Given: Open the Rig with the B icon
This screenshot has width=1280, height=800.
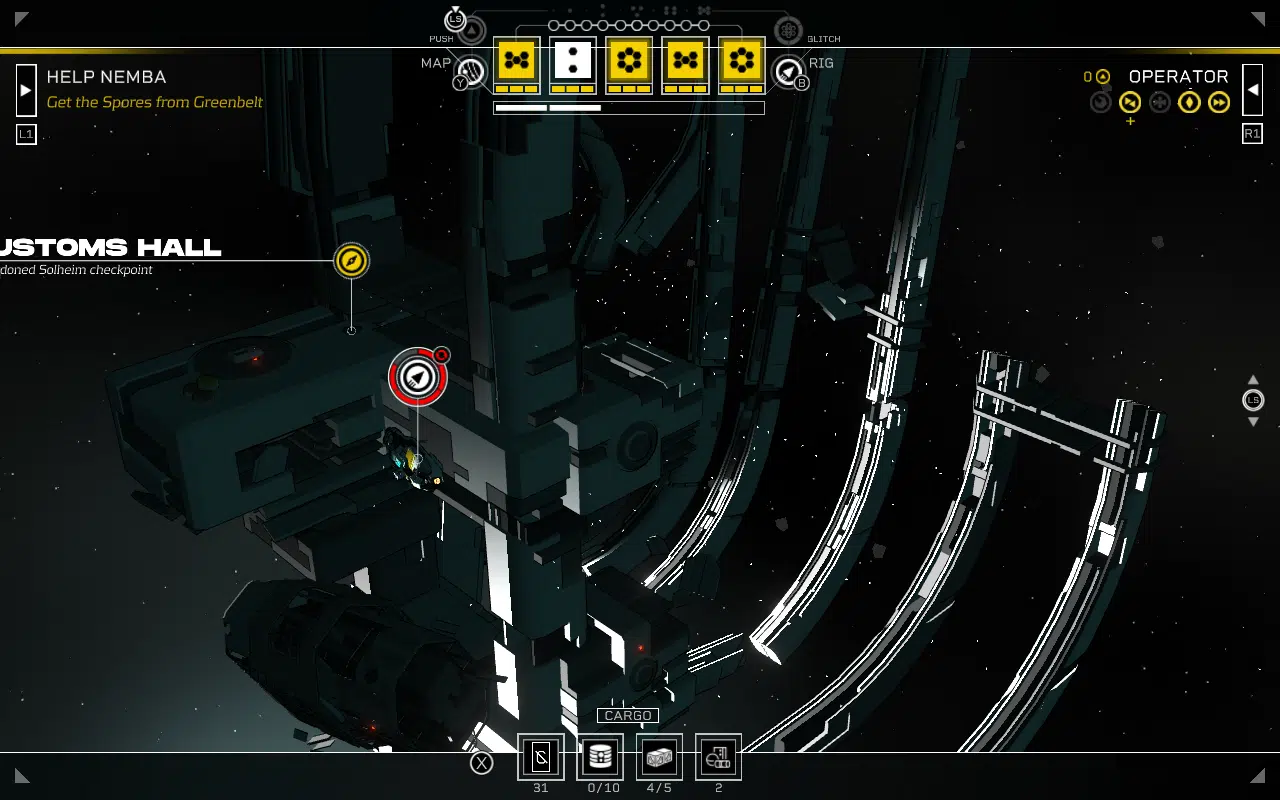Looking at the screenshot, I should [790, 73].
